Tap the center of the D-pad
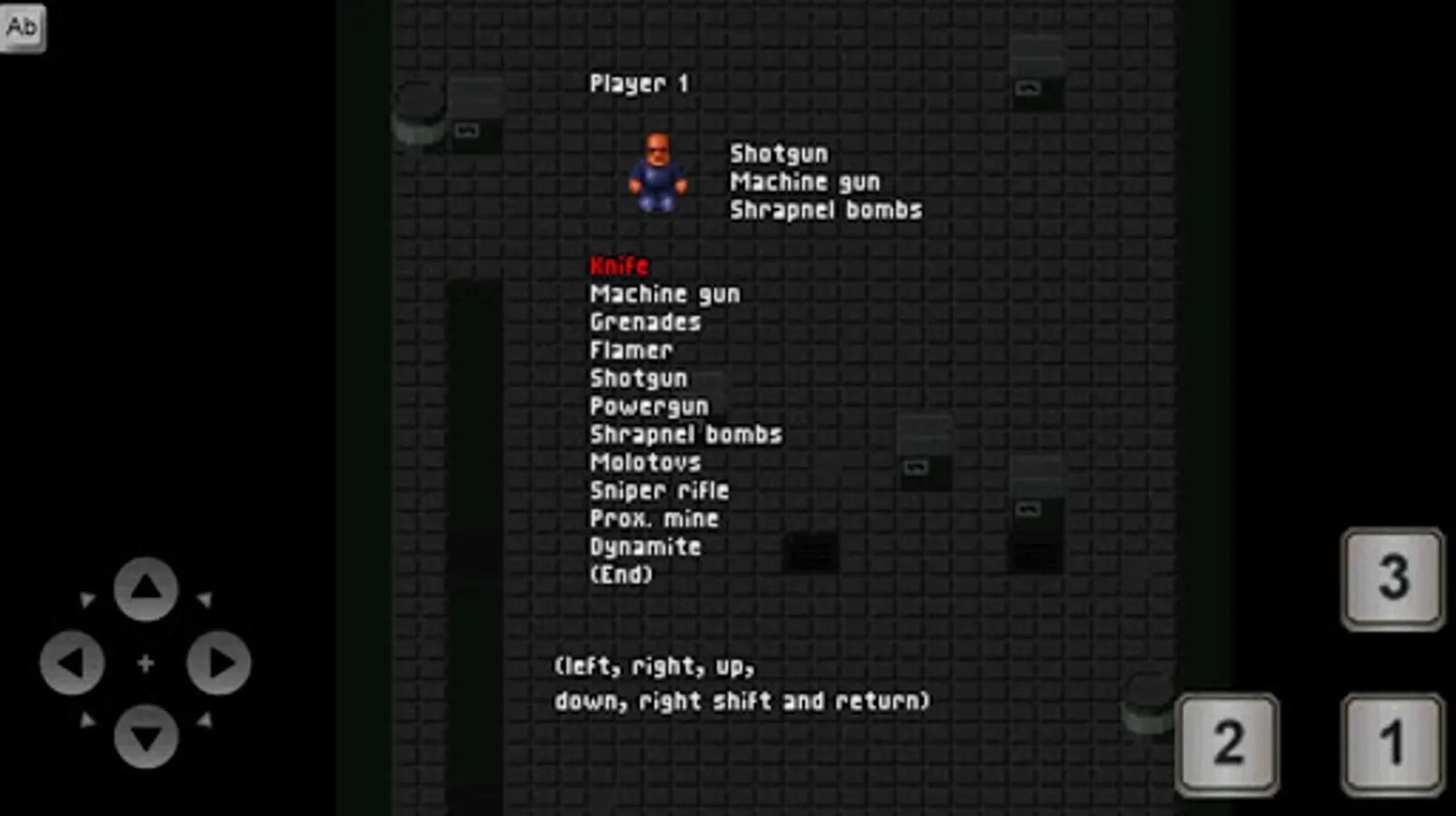Viewport: 1456px width, 816px height. tap(145, 662)
